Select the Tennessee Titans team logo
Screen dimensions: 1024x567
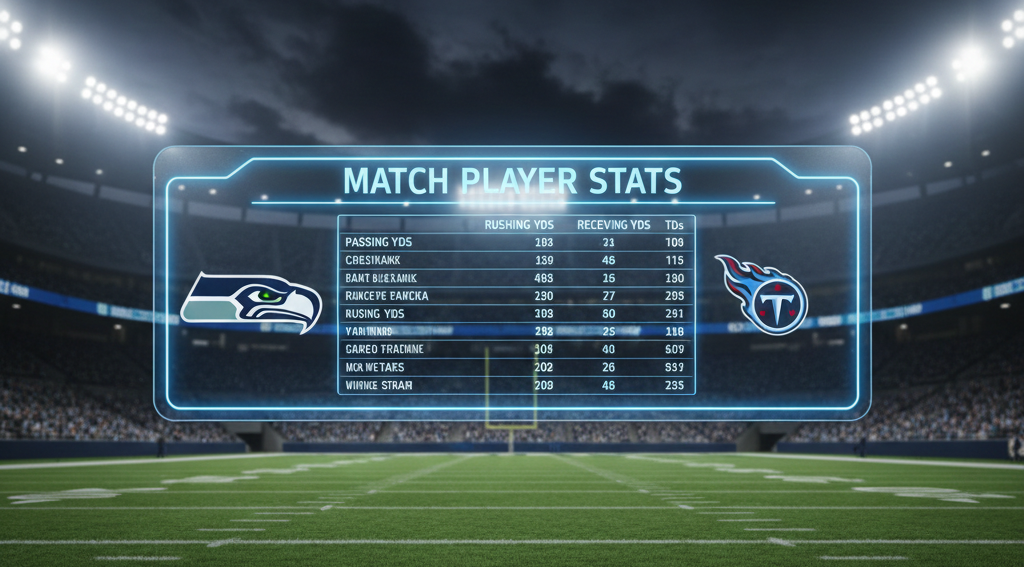pos(761,294)
